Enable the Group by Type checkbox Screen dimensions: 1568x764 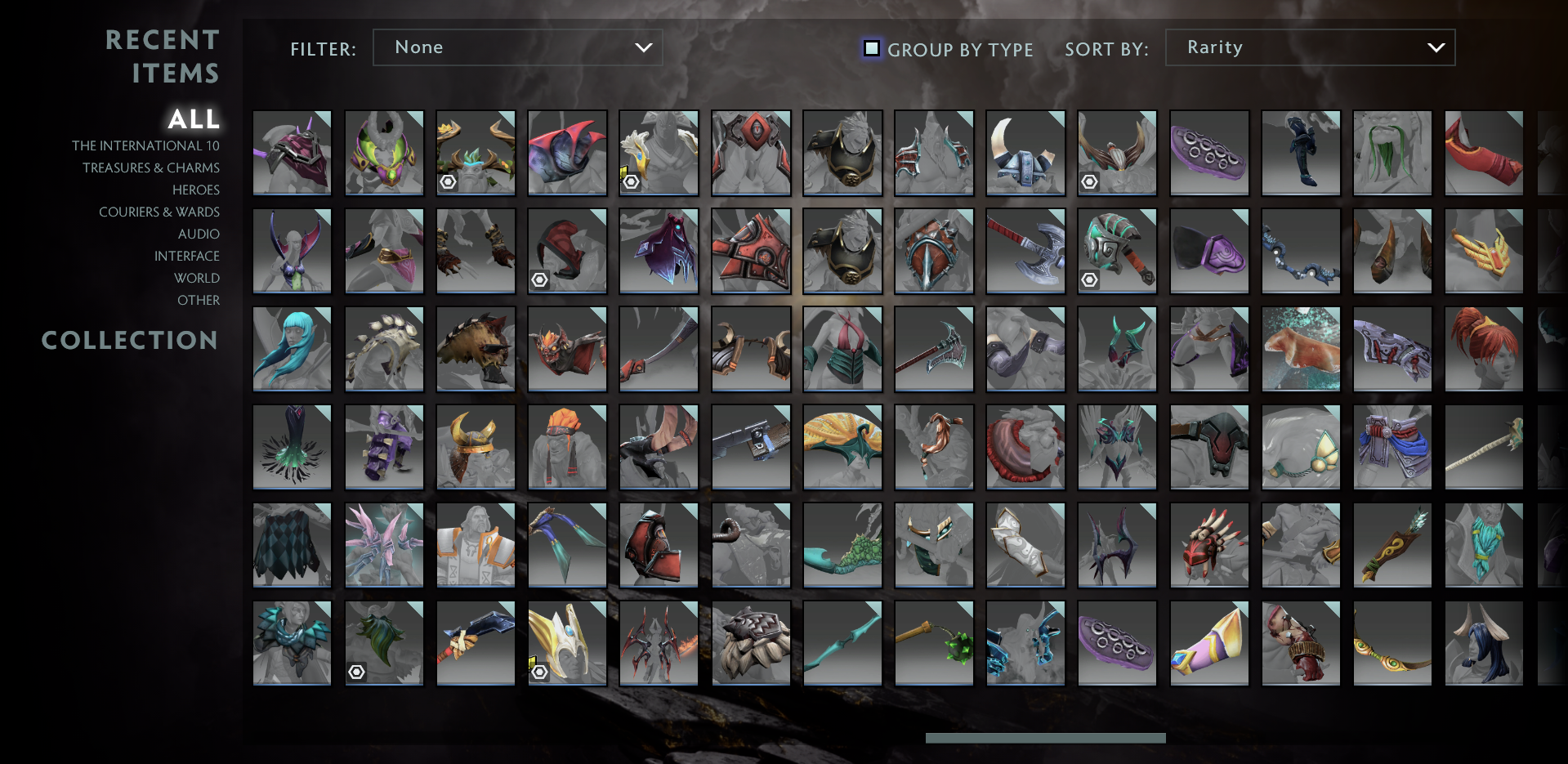pyautogui.click(x=871, y=49)
